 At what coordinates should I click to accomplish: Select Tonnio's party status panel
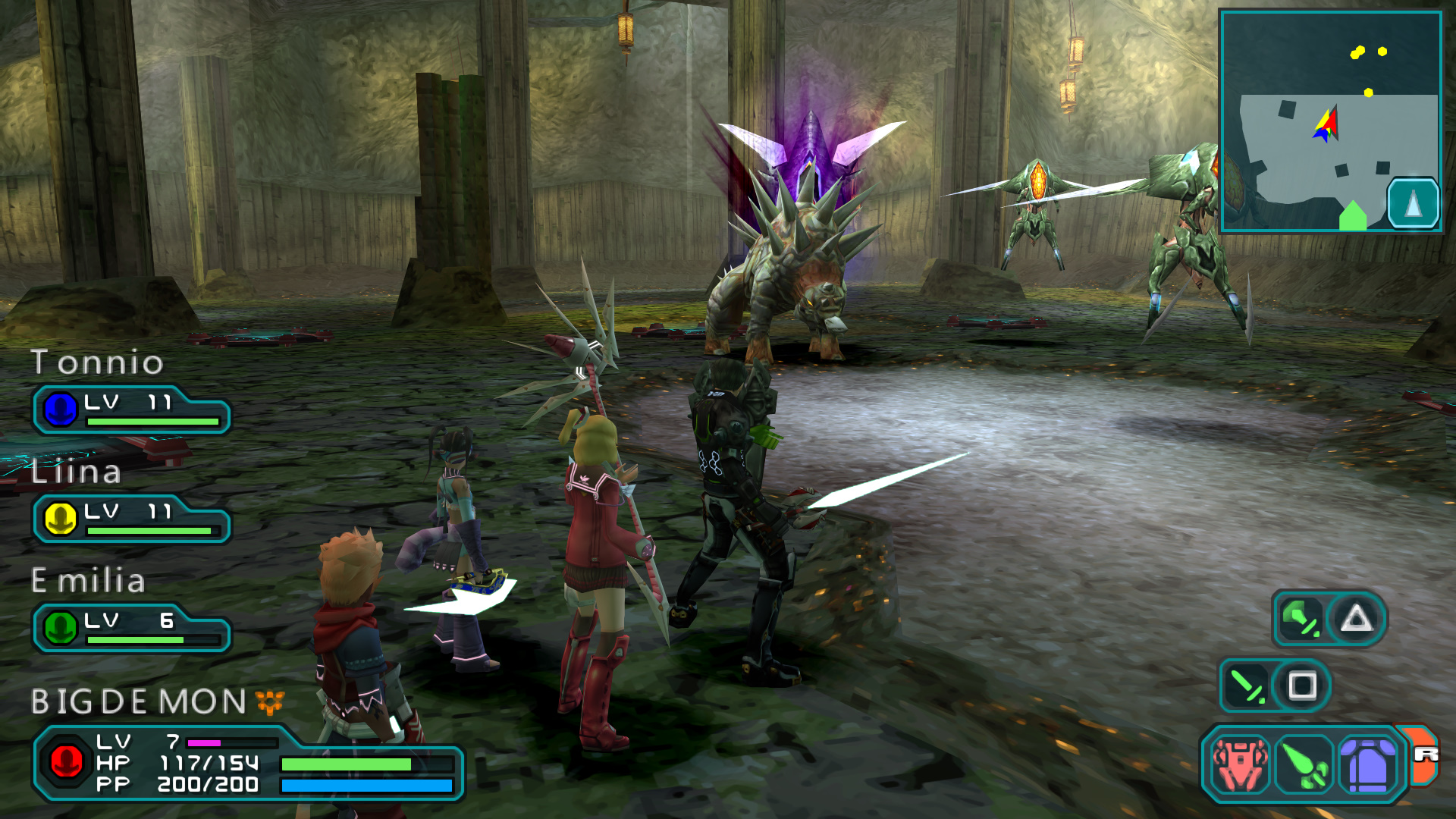131,410
